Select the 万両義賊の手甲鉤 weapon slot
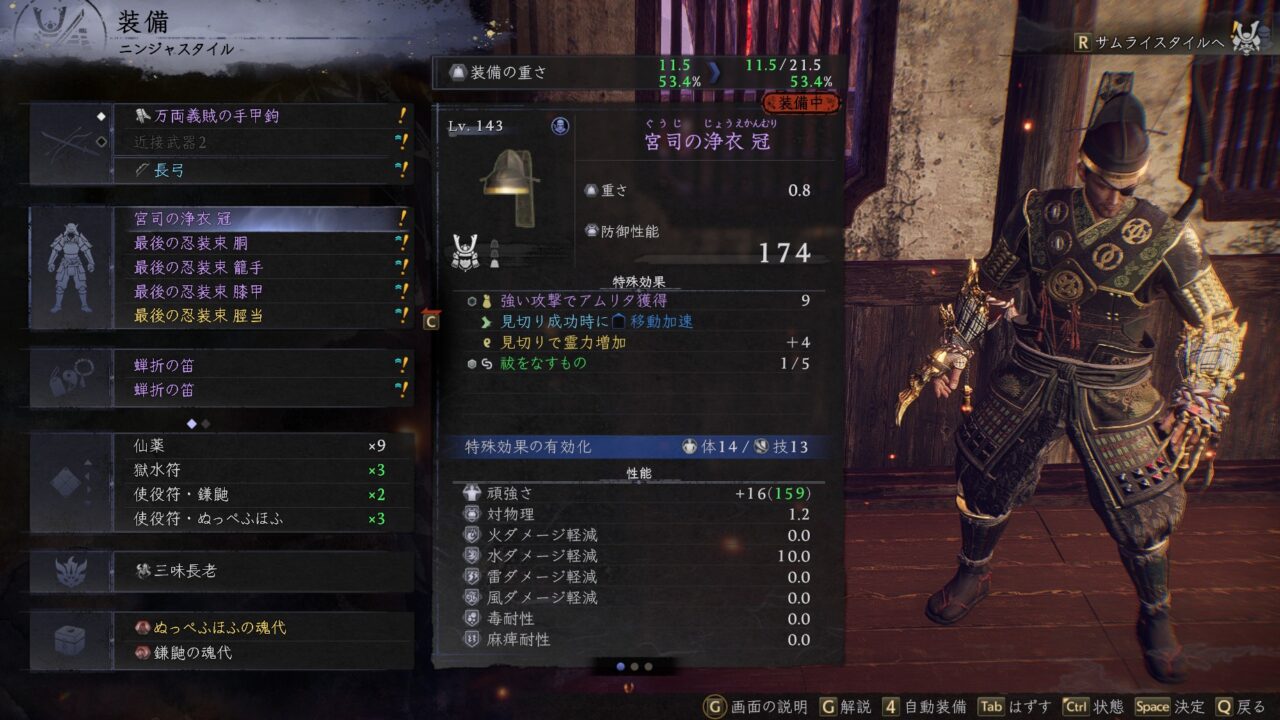 [x=260, y=116]
